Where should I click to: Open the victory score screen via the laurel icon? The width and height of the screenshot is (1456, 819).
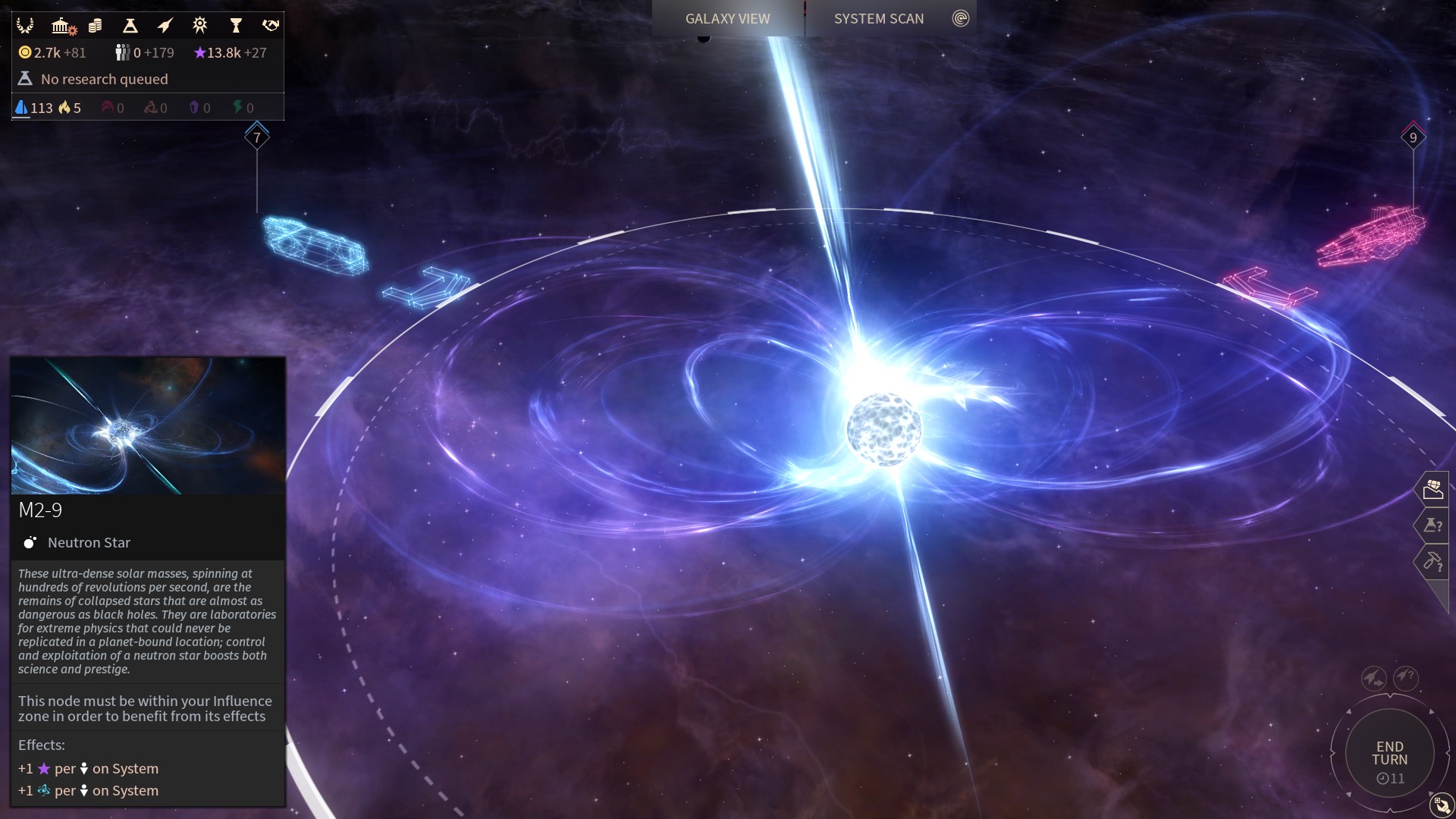tap(25, 25)
